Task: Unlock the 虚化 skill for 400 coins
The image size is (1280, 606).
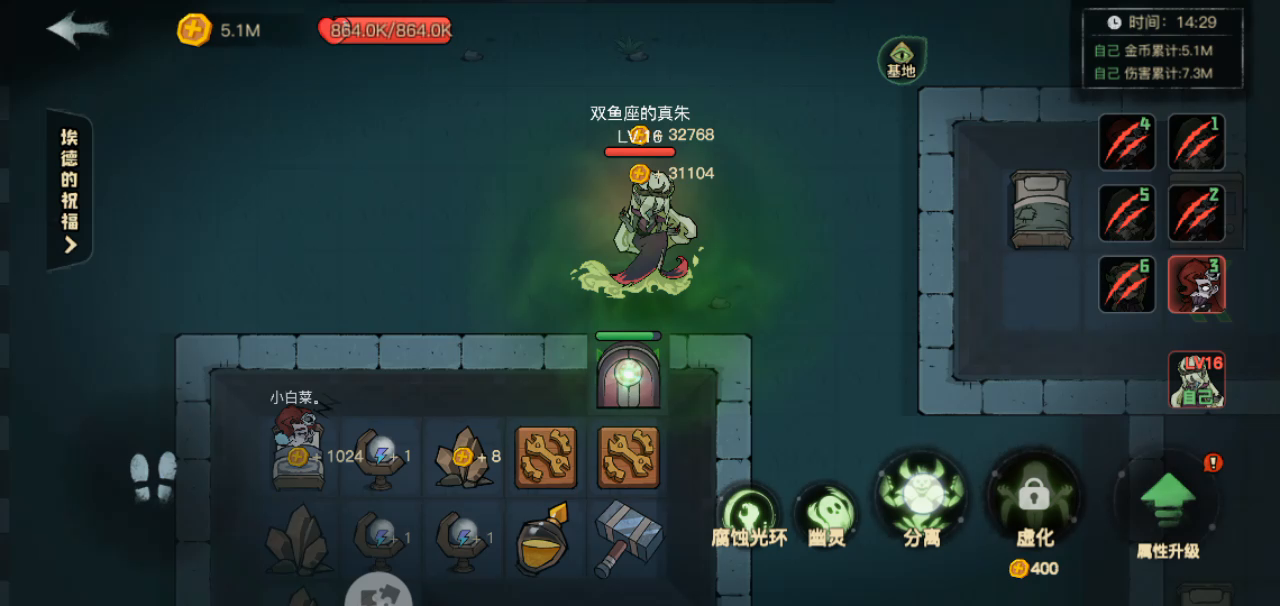Action: pyautogui.click(x=1034, y=498)
